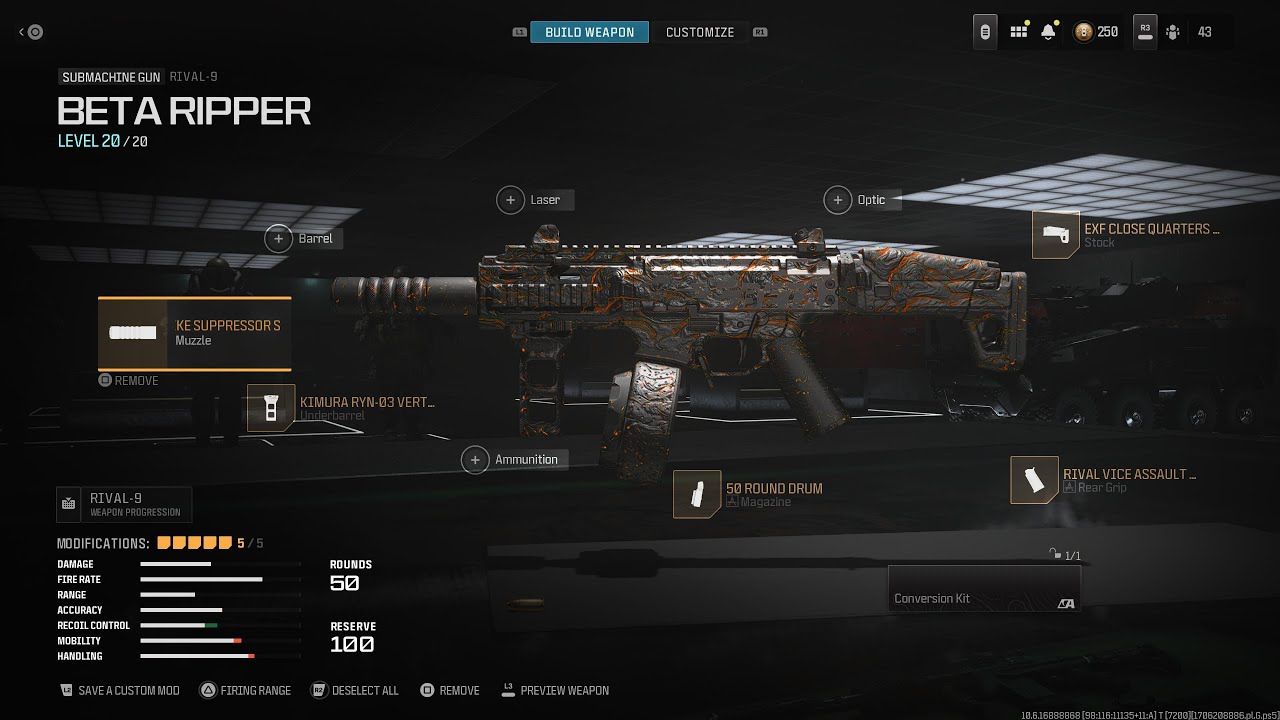Screen dimensions: 1280x720
Task: Open the Conversion Kit panel
Action: click(984, 588)
